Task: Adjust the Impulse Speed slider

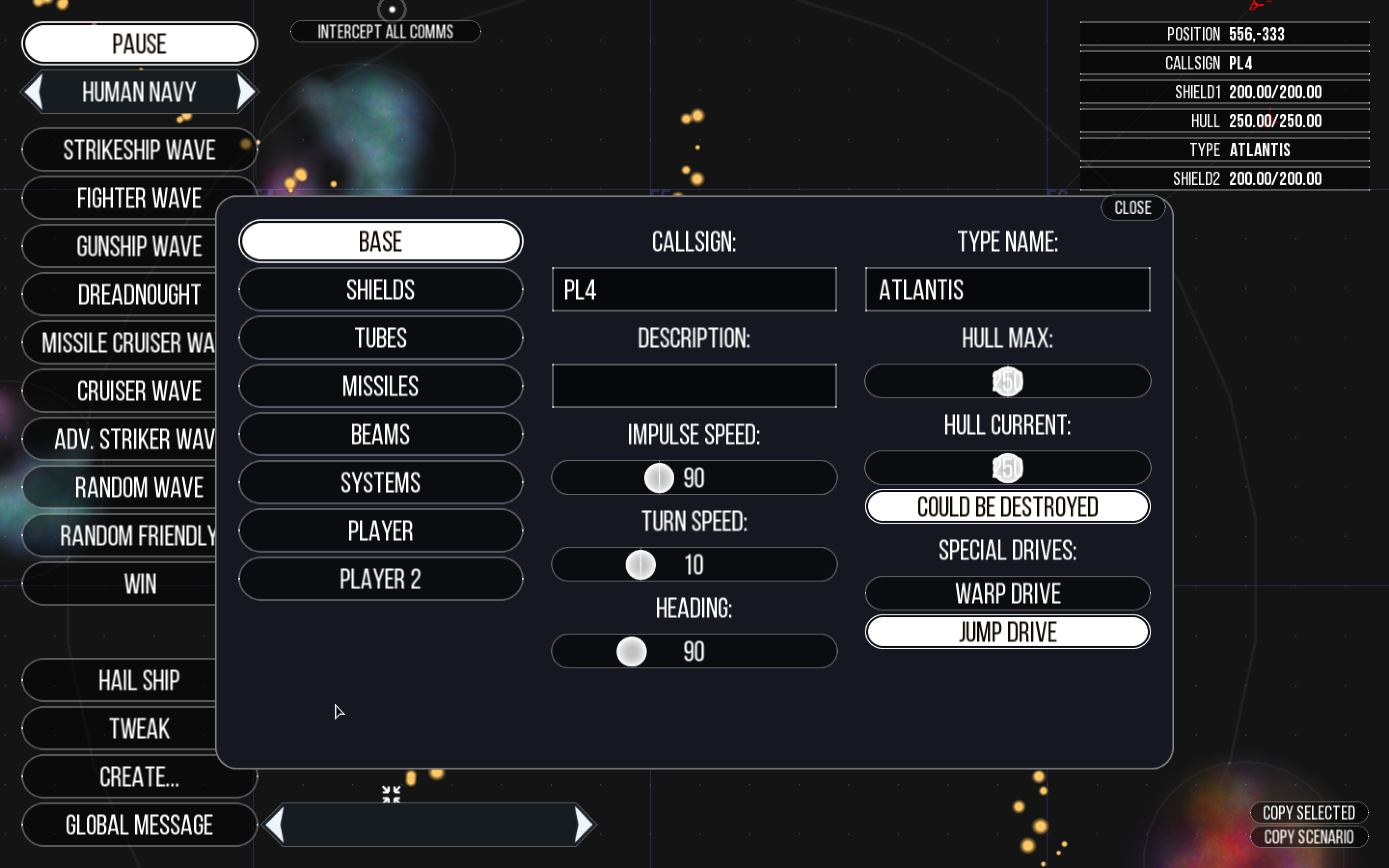Action: pos(658,477)
